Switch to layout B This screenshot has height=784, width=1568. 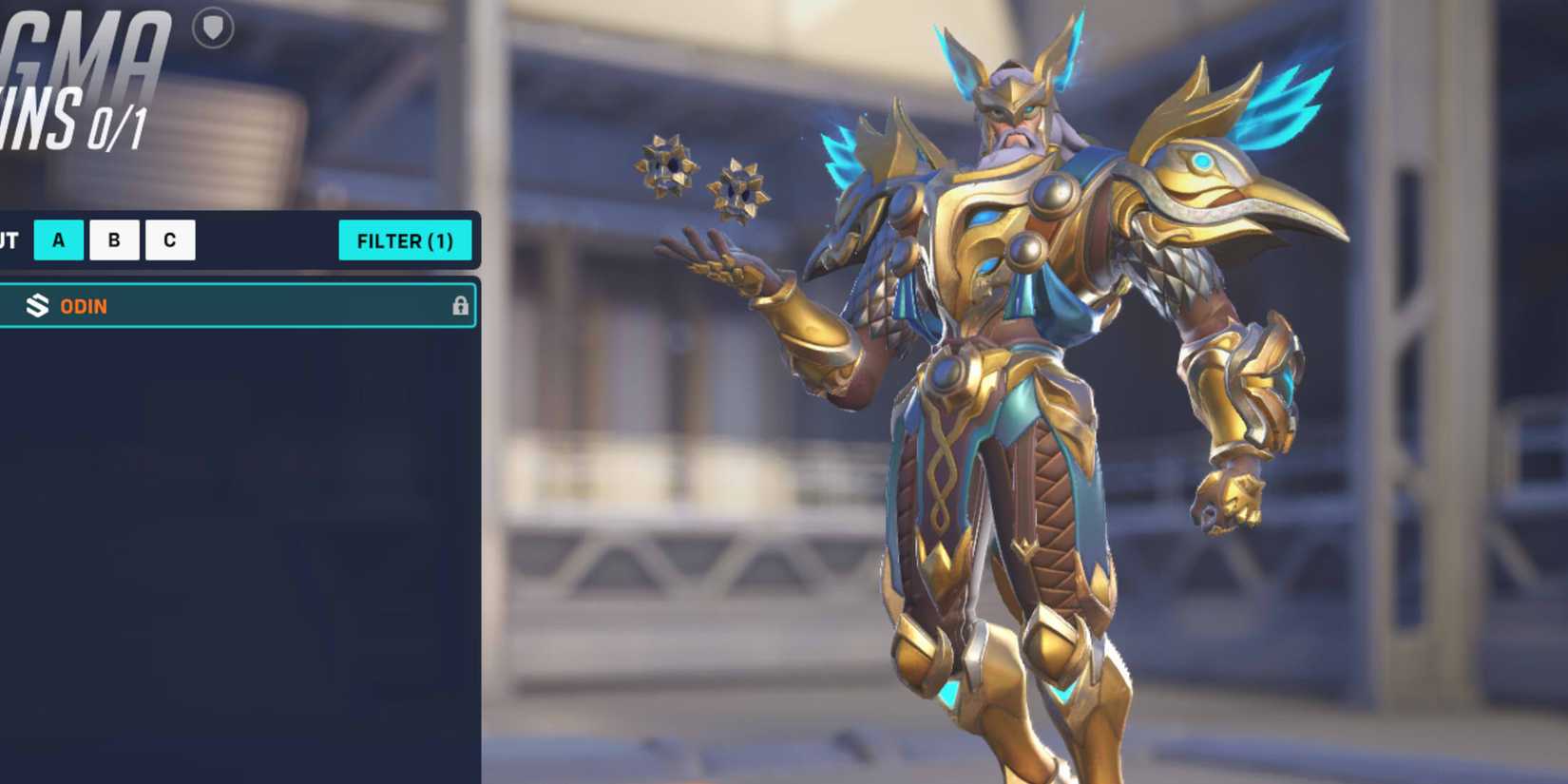pyautogui.click(x=113, y=239)
